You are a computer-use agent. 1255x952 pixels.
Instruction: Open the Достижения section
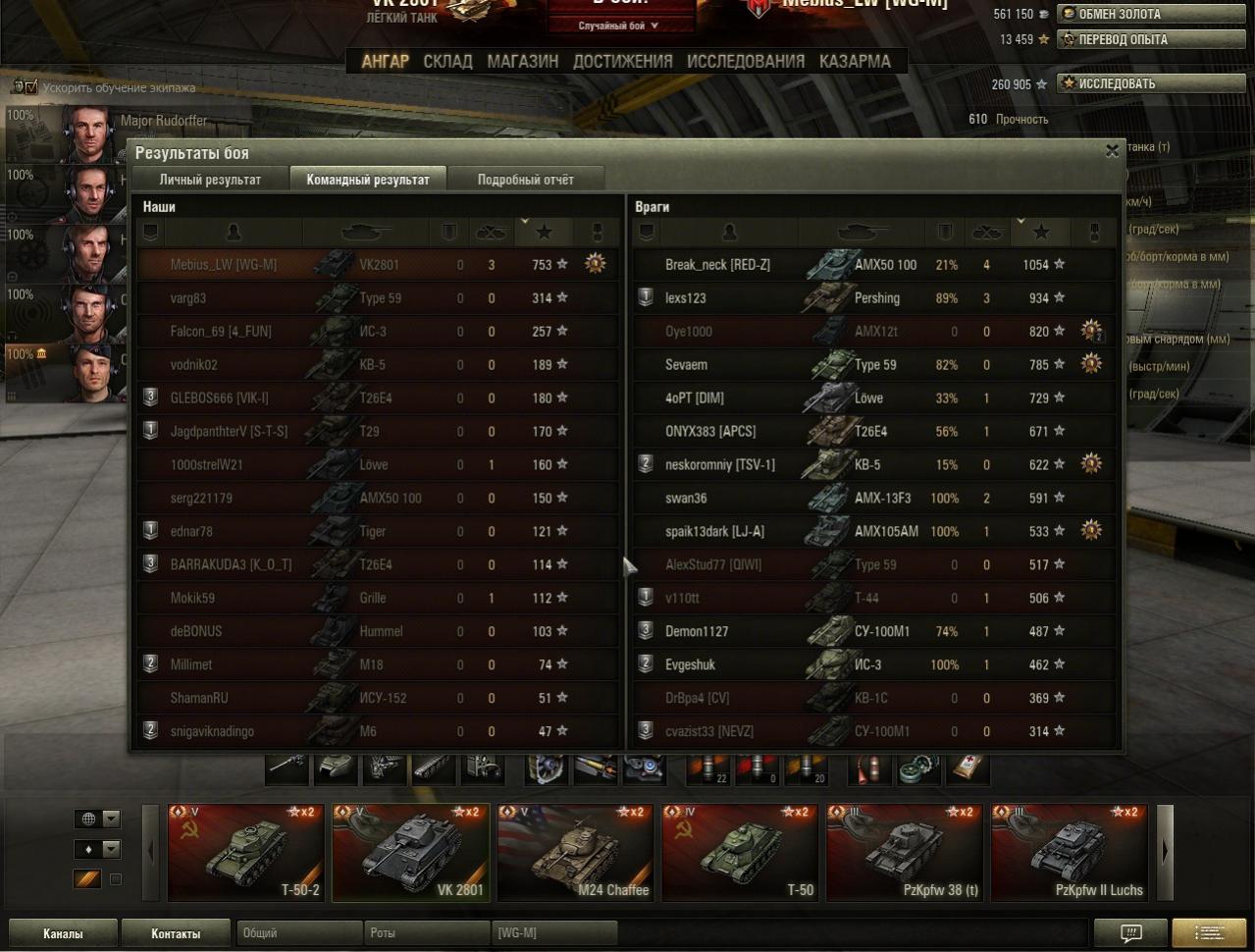pyautogui.click(x=622, y=61)
